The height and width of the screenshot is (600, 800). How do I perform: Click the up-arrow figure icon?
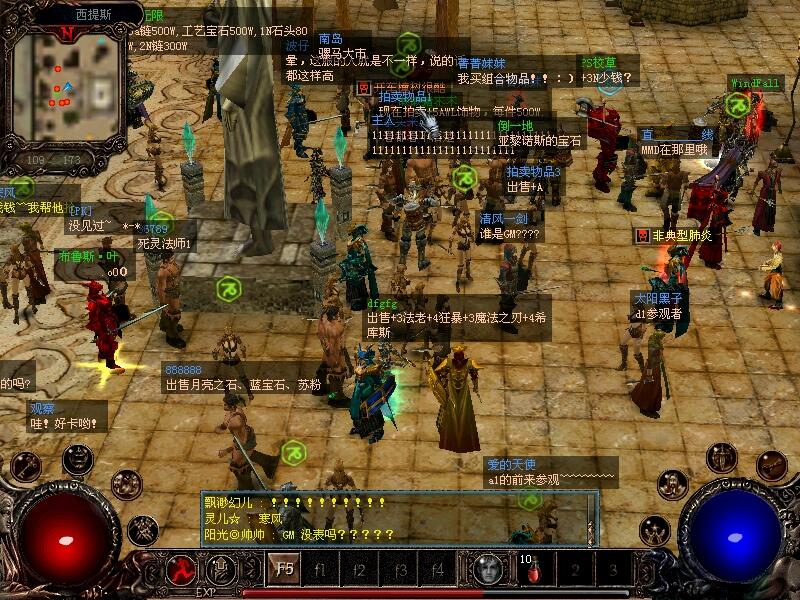tap(221, 570)
